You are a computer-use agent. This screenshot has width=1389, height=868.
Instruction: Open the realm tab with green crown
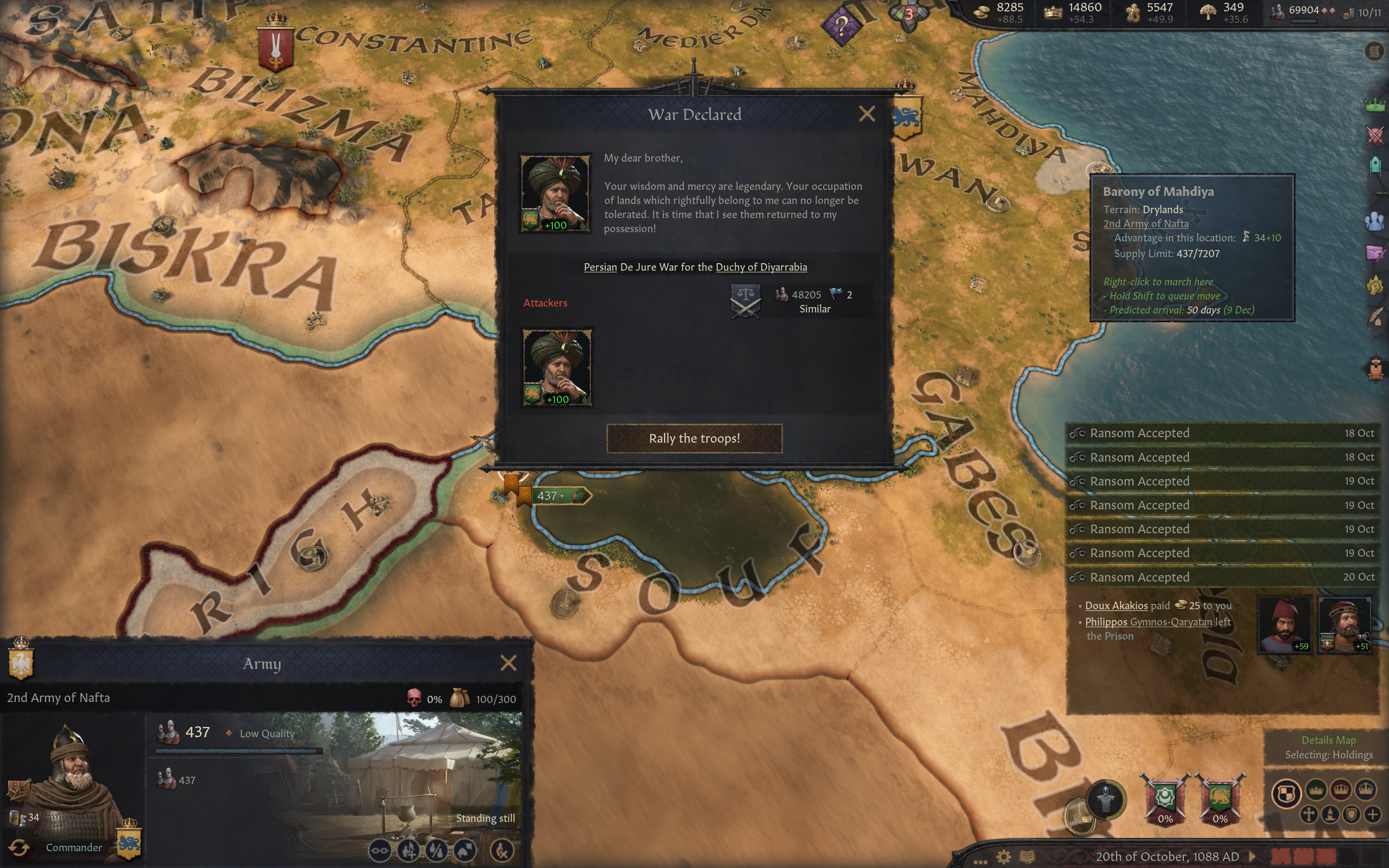[x=1375, y=105]
